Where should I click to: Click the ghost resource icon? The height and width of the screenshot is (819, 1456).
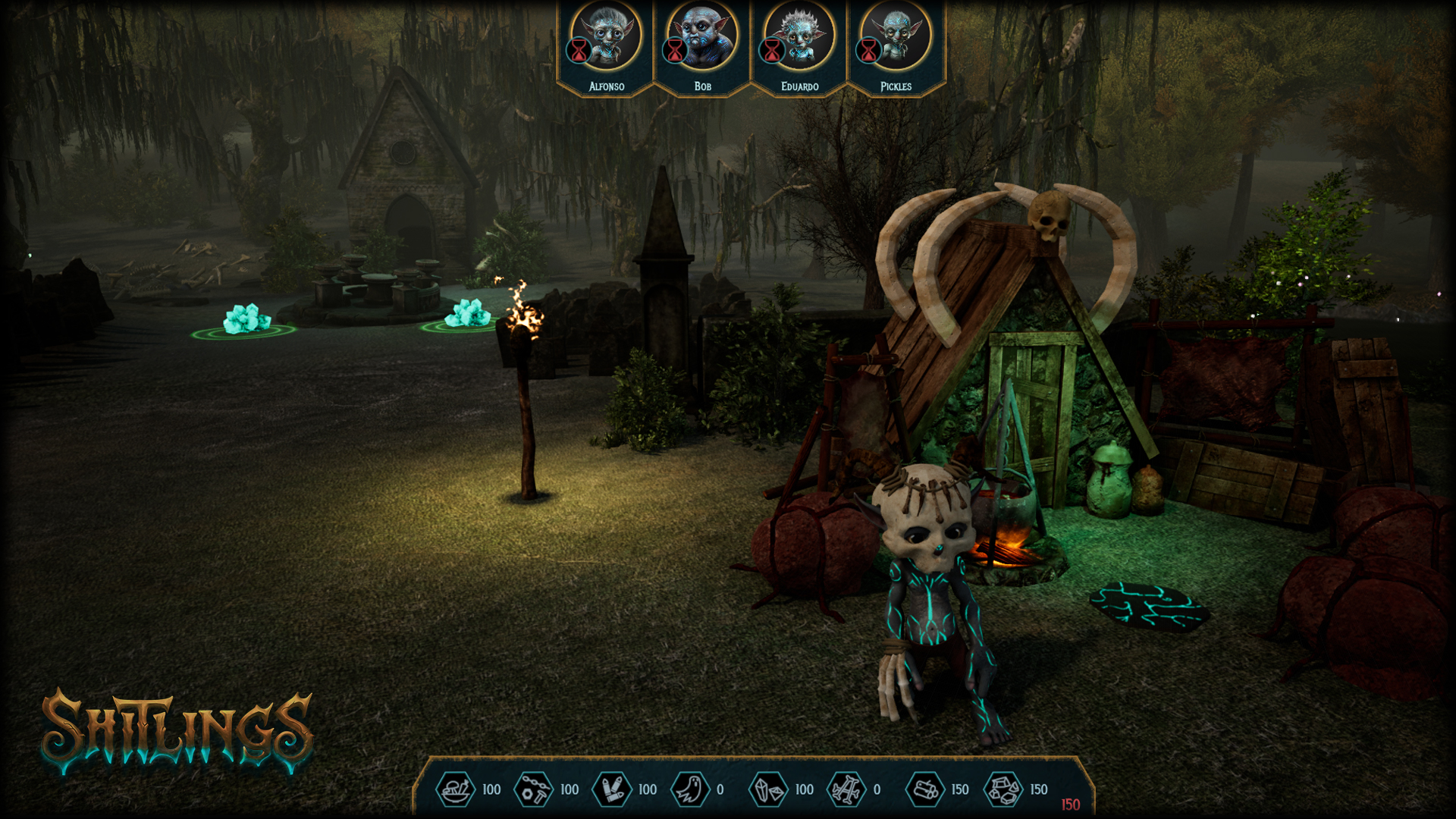[690, 789]
